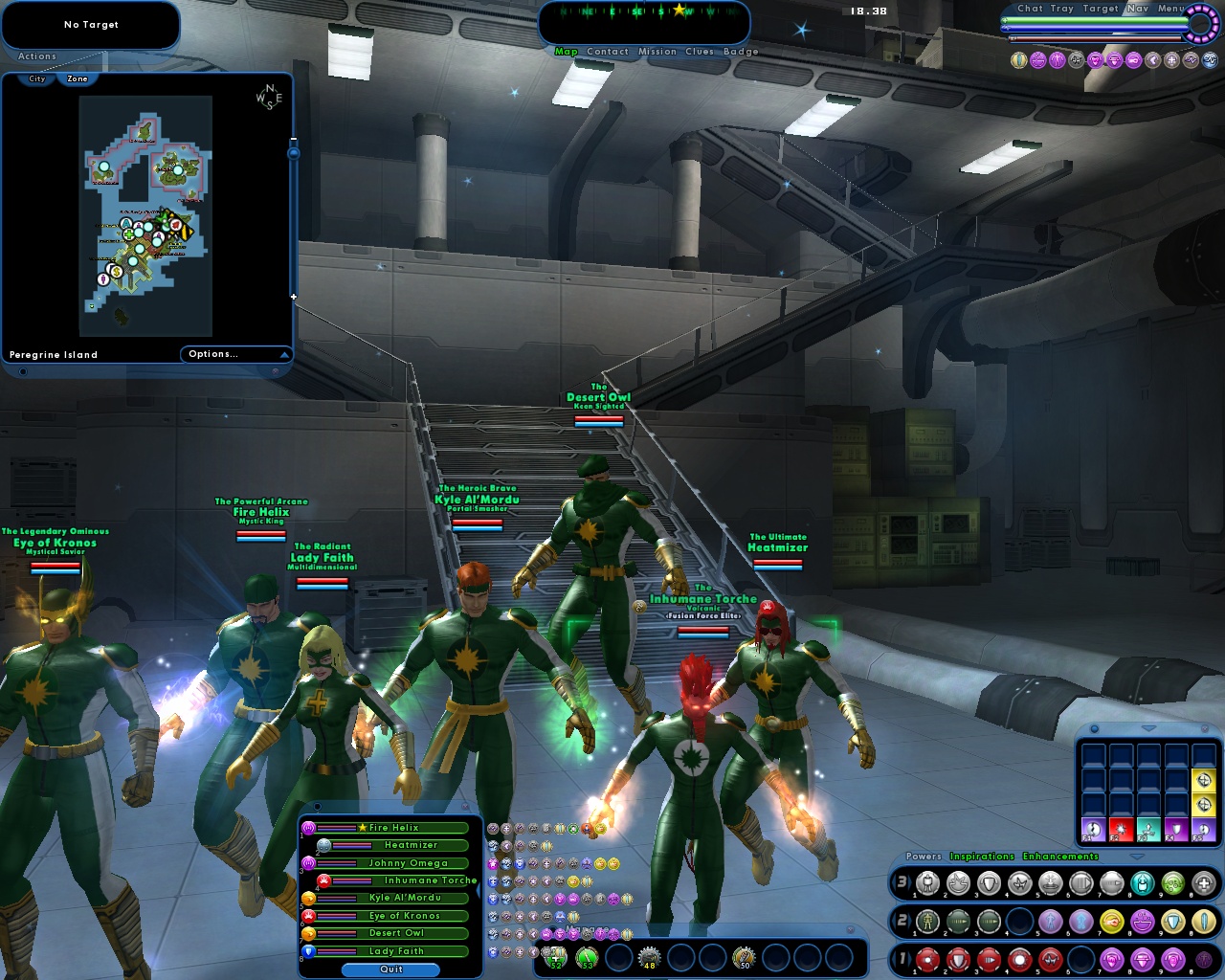The height and width of the screenshot is (980, 1225).
Task: Toggle the Badge display
Action: (x=743, y=52)
